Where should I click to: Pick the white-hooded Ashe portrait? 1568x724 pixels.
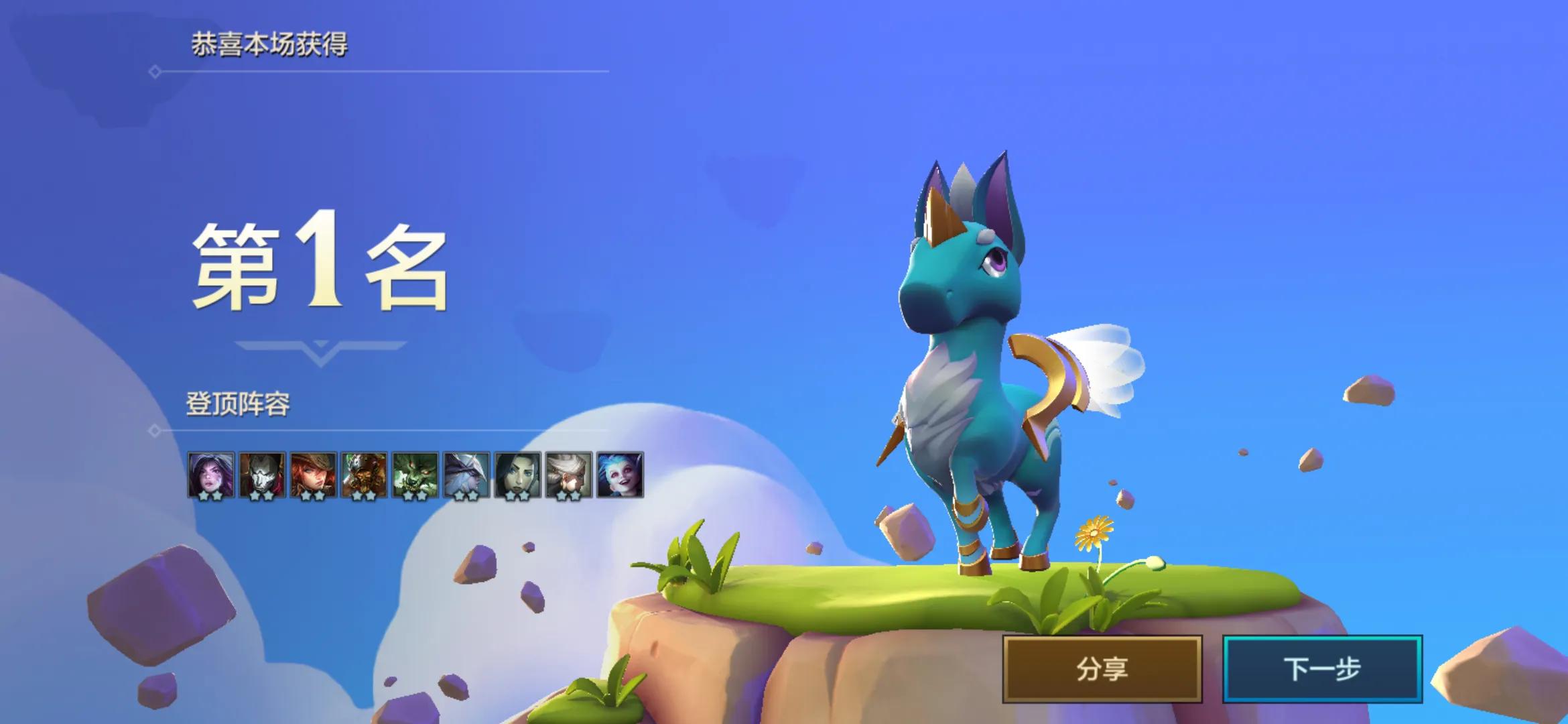[466, 475]
